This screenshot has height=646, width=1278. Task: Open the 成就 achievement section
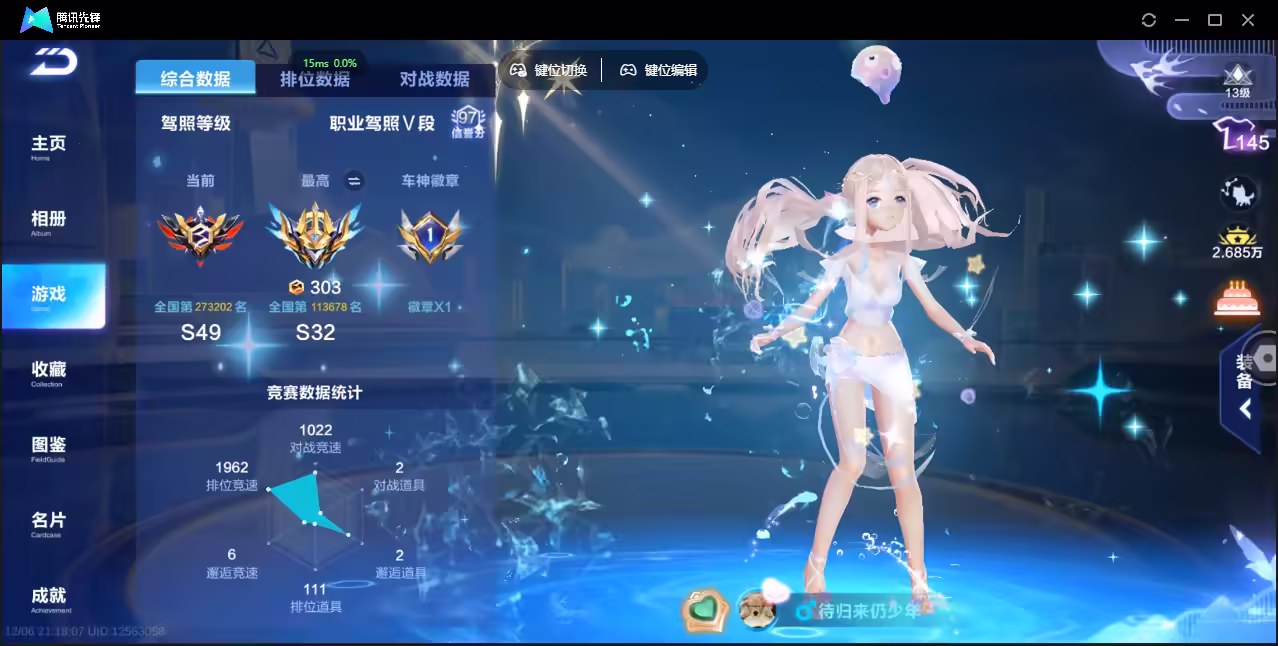[x=48, y=597]
